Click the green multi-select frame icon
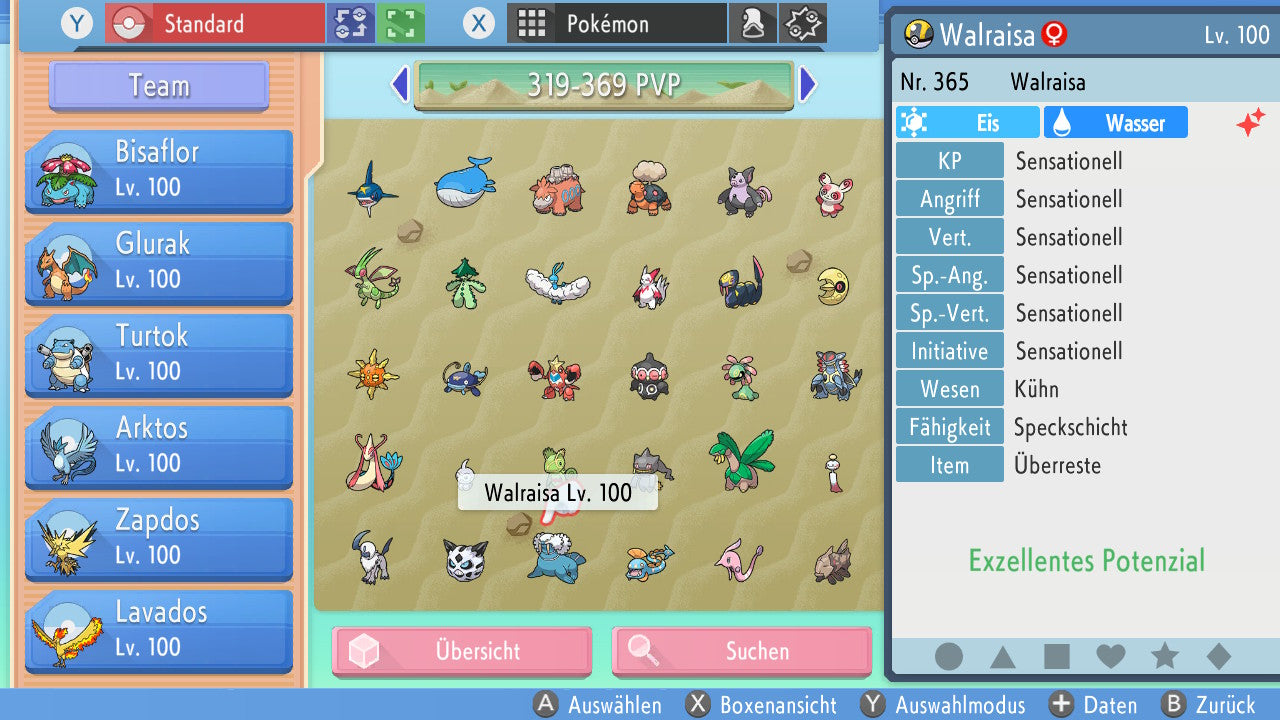The image size is (1280, 720). click(394, 22)
